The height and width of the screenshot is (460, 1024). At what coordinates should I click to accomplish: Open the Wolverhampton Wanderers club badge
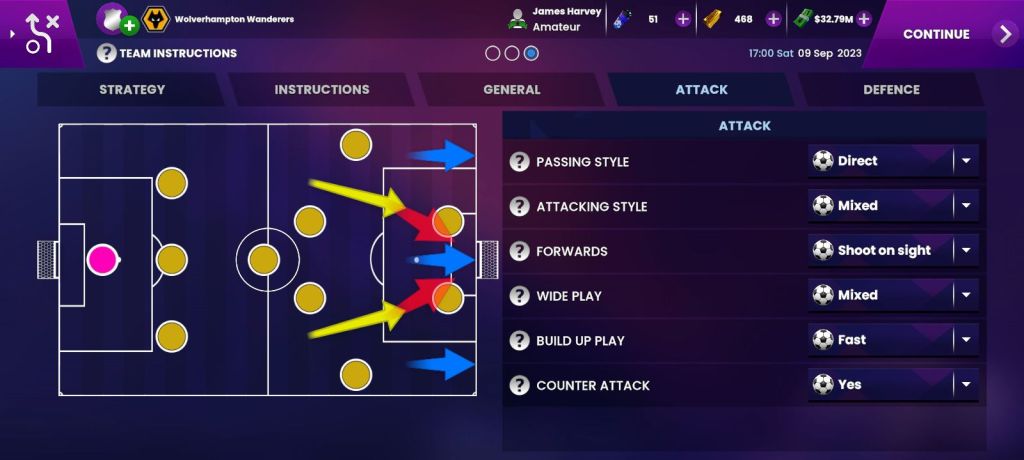[155, 19]
